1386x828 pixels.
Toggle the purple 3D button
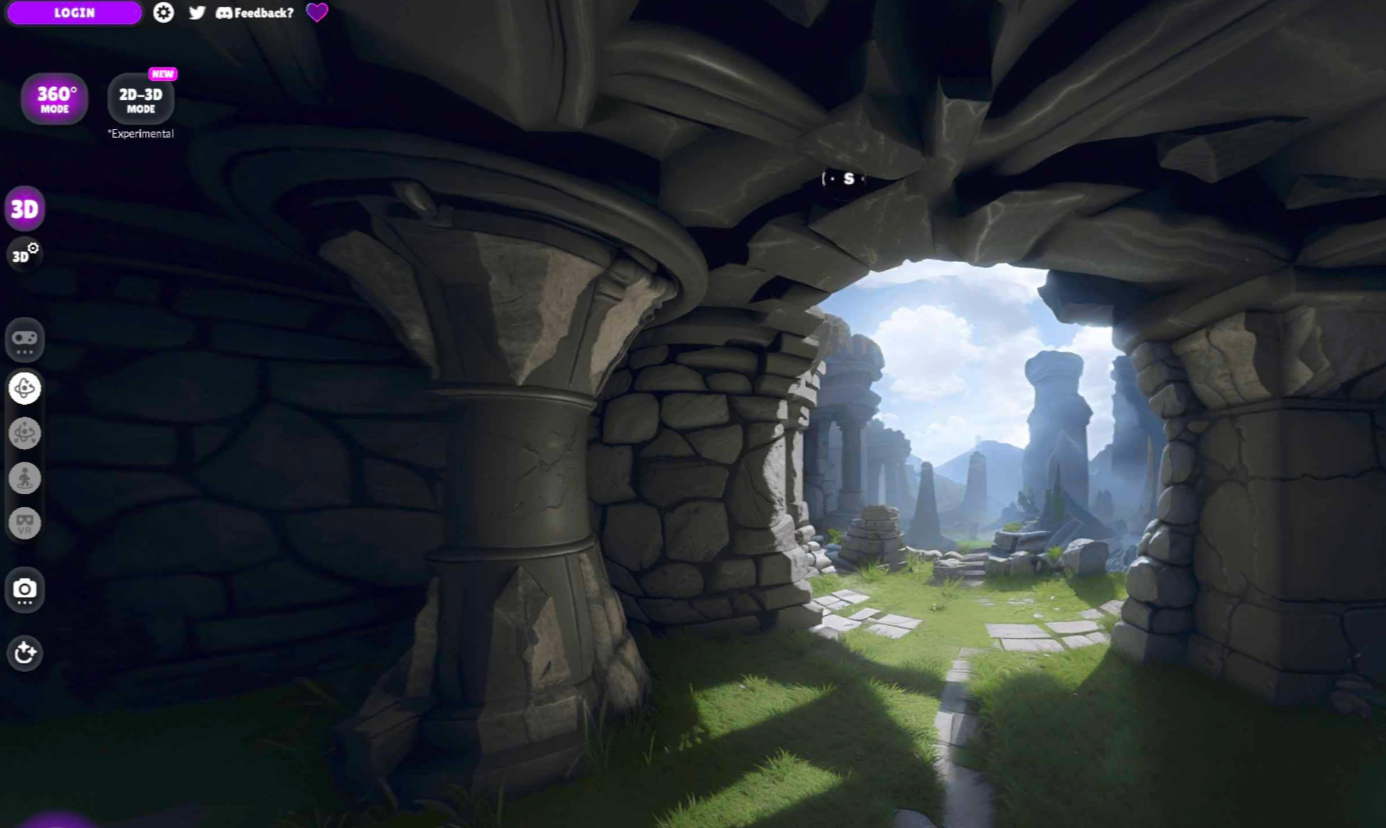pos(25,209)
